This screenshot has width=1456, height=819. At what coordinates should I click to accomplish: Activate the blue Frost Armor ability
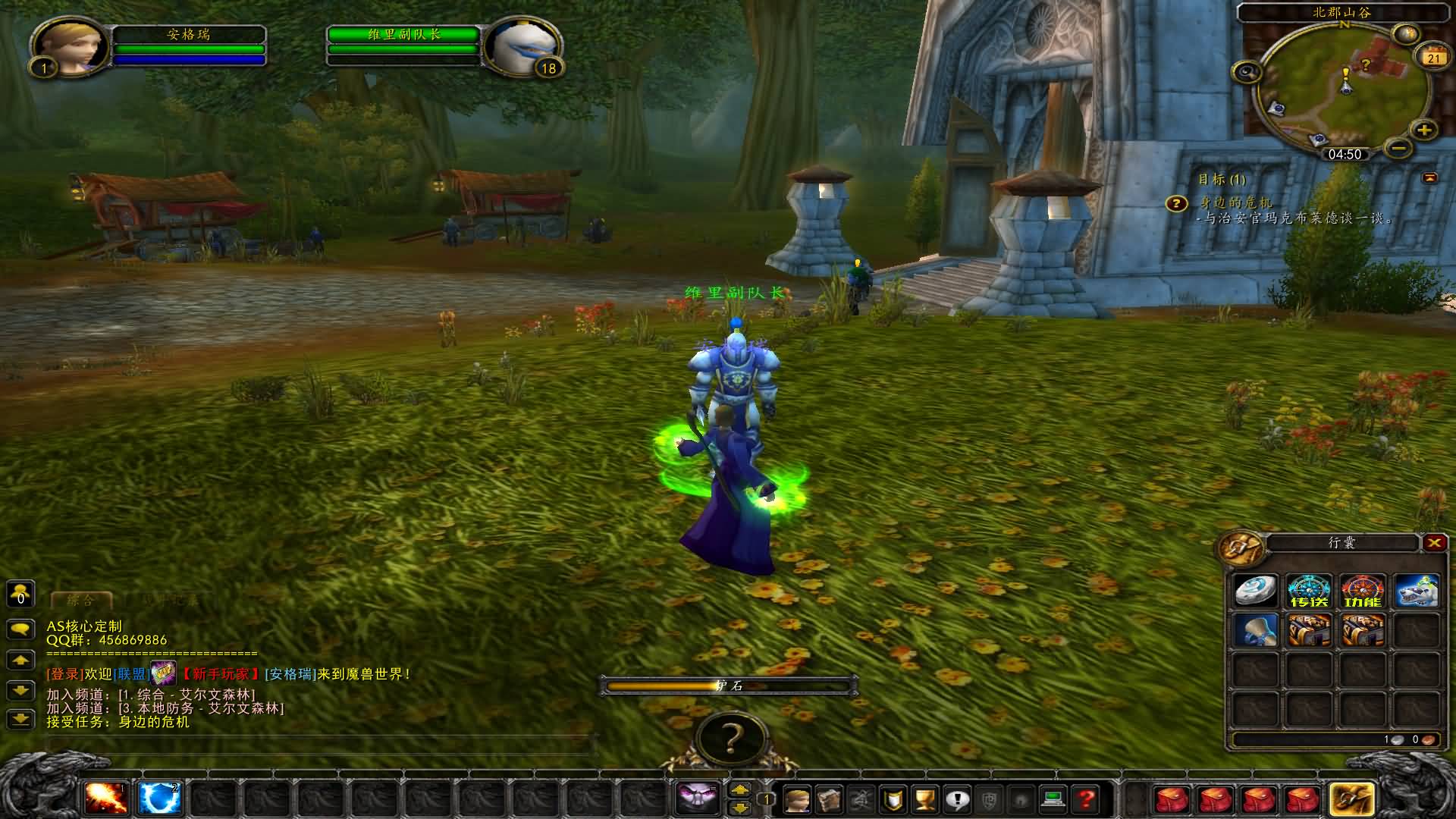[x=159, y=799]
